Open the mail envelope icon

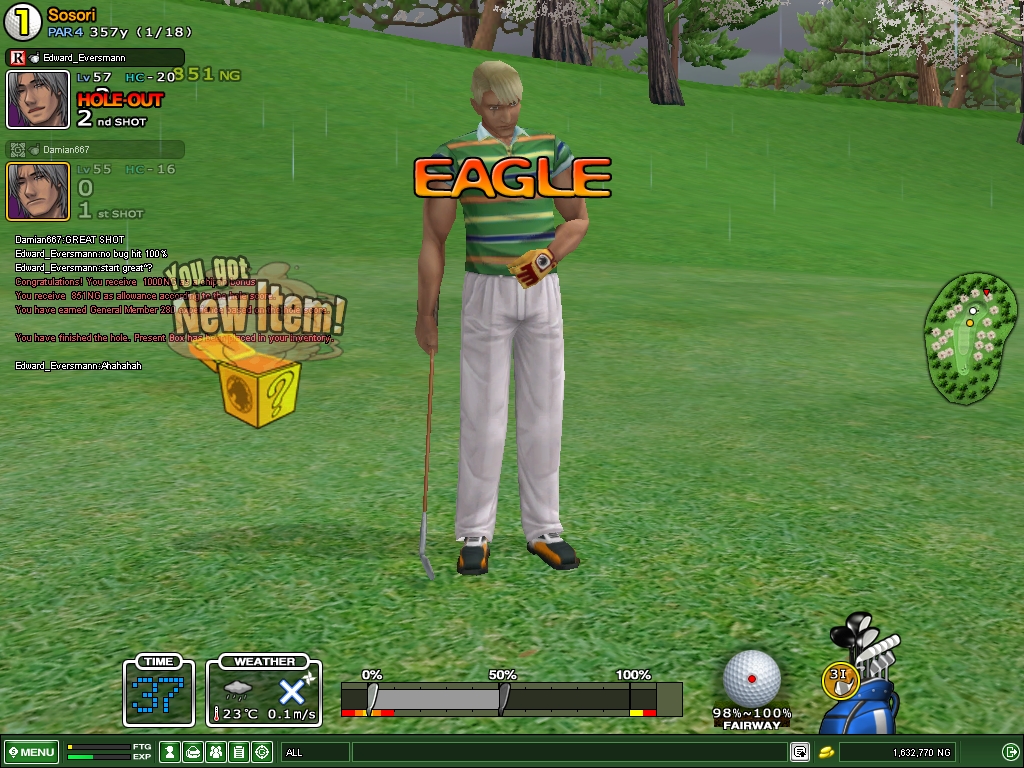tap(193, 752)
